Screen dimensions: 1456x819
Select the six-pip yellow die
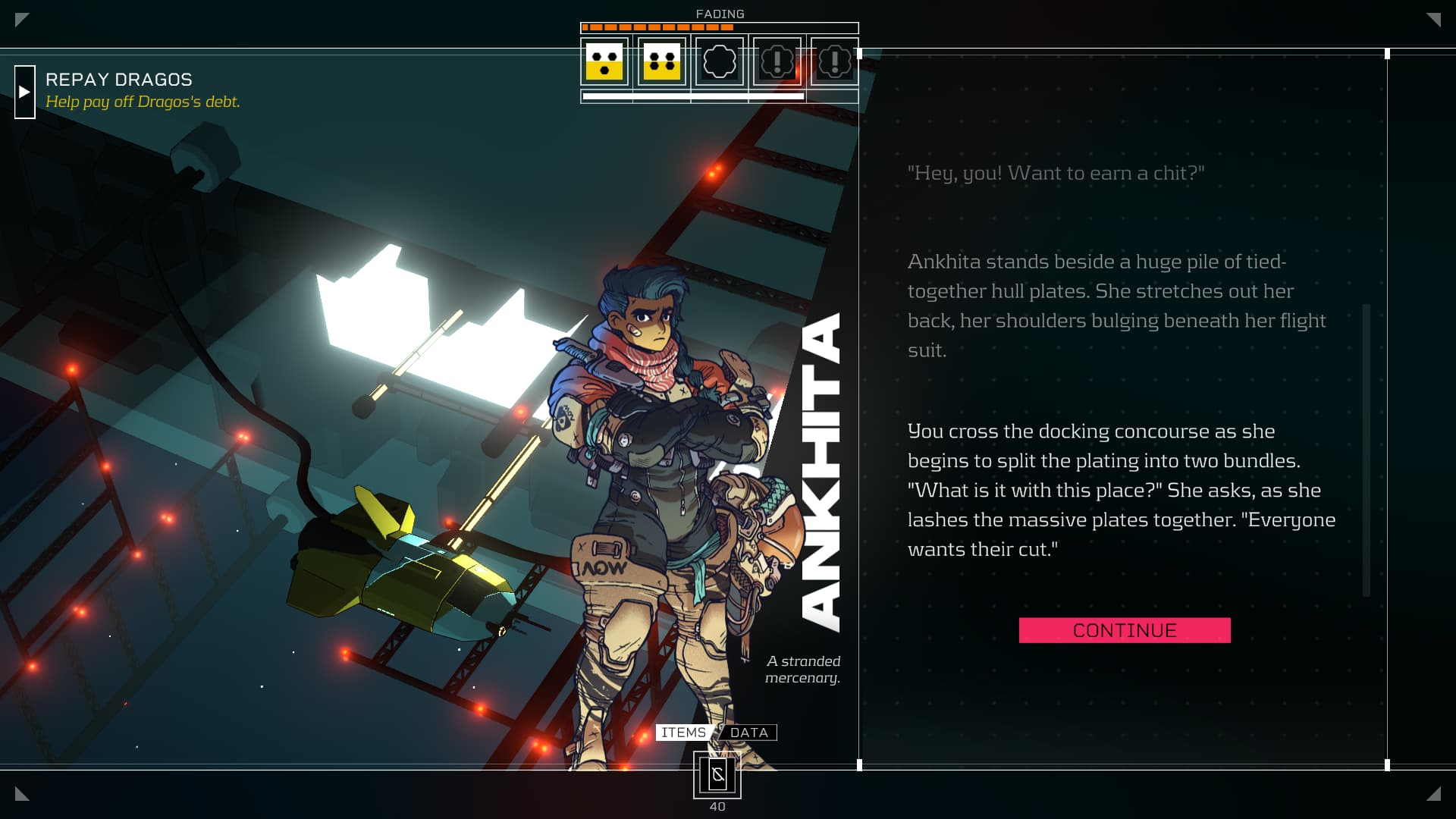662,61
